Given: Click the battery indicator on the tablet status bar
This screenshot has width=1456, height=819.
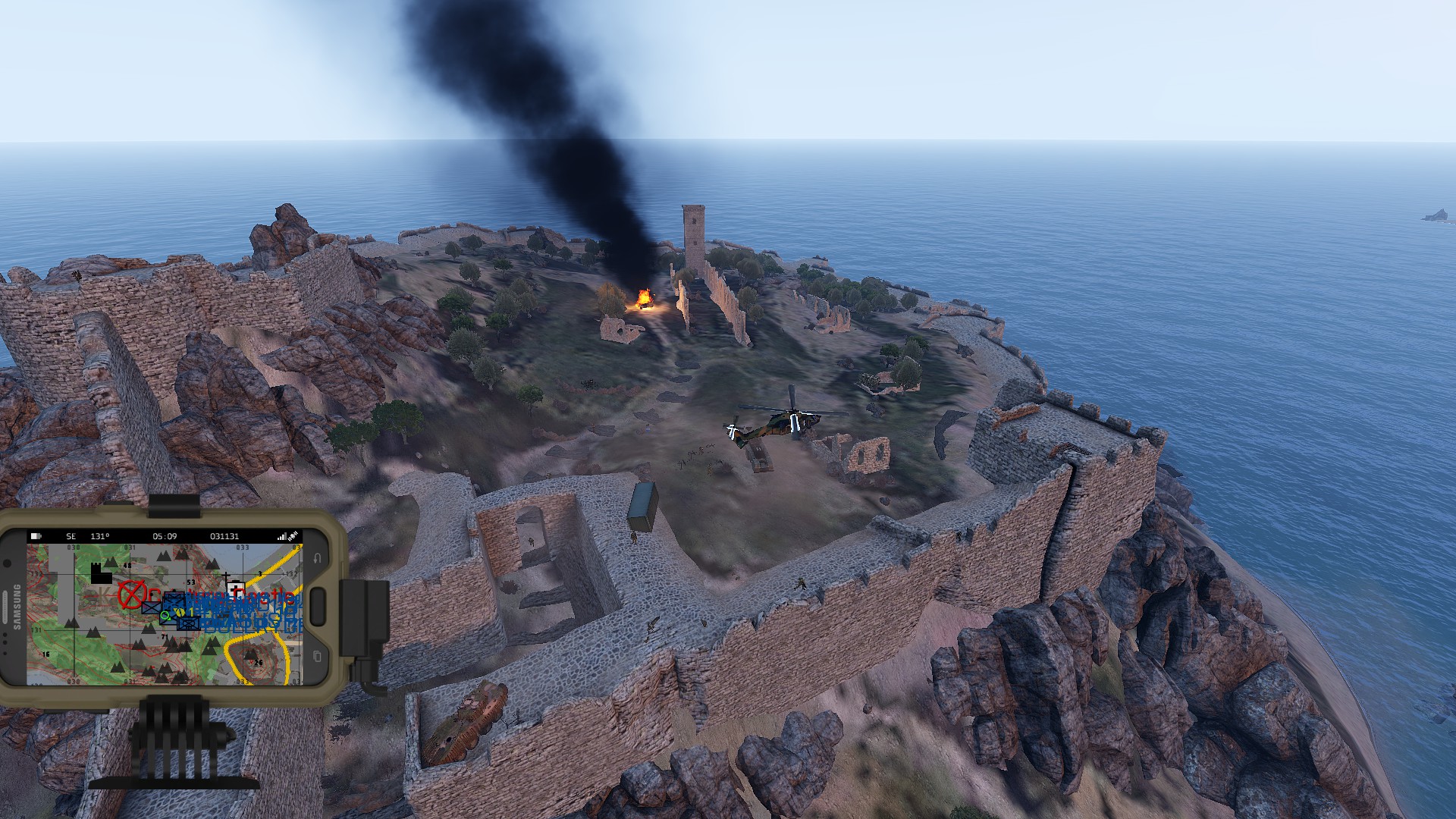Looking at the screenshot, I should coord(36,536).
